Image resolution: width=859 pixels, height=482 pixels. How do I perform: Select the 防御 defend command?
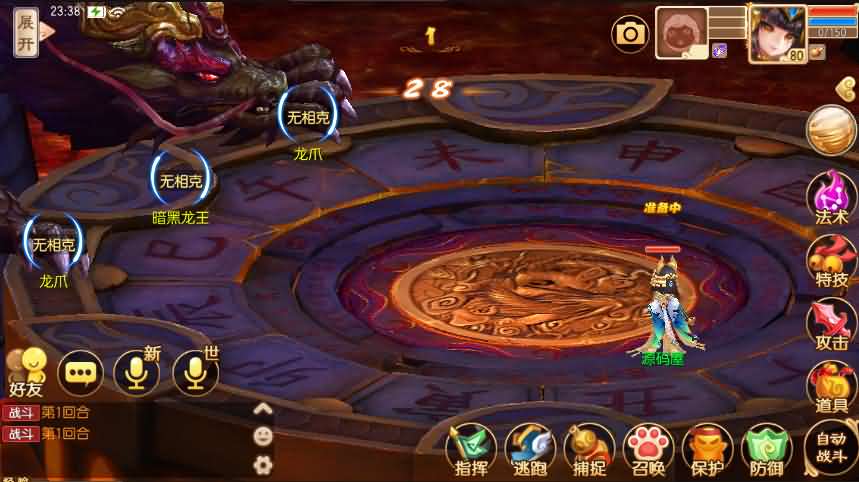click(767, 448)
